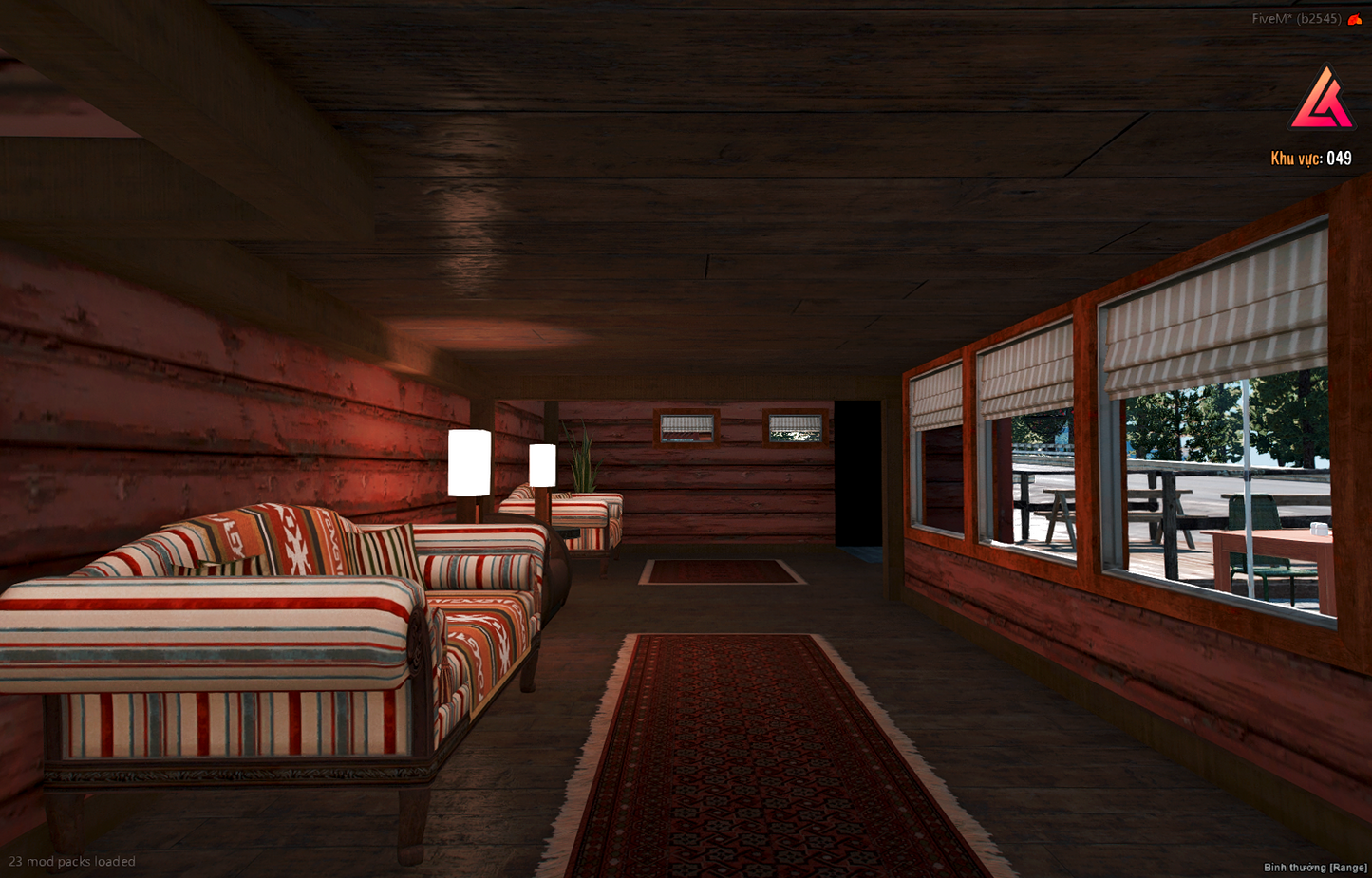The height and width of the screenshot is (878, 1372).
Task: Click the zone number 049 indicator
Action: [1341, 159]
